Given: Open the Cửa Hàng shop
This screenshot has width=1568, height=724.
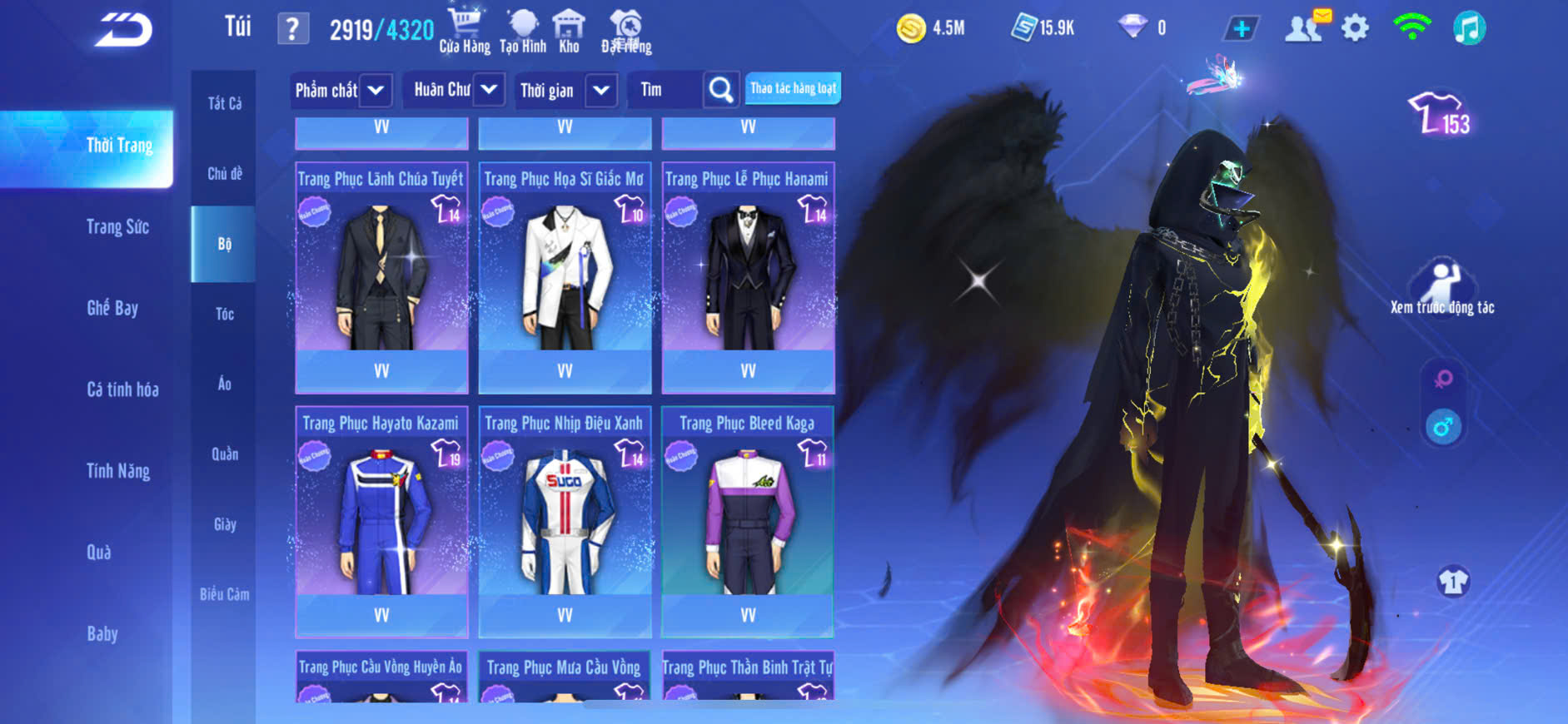Looking at the screenshot, I should (x=465, y=31).
